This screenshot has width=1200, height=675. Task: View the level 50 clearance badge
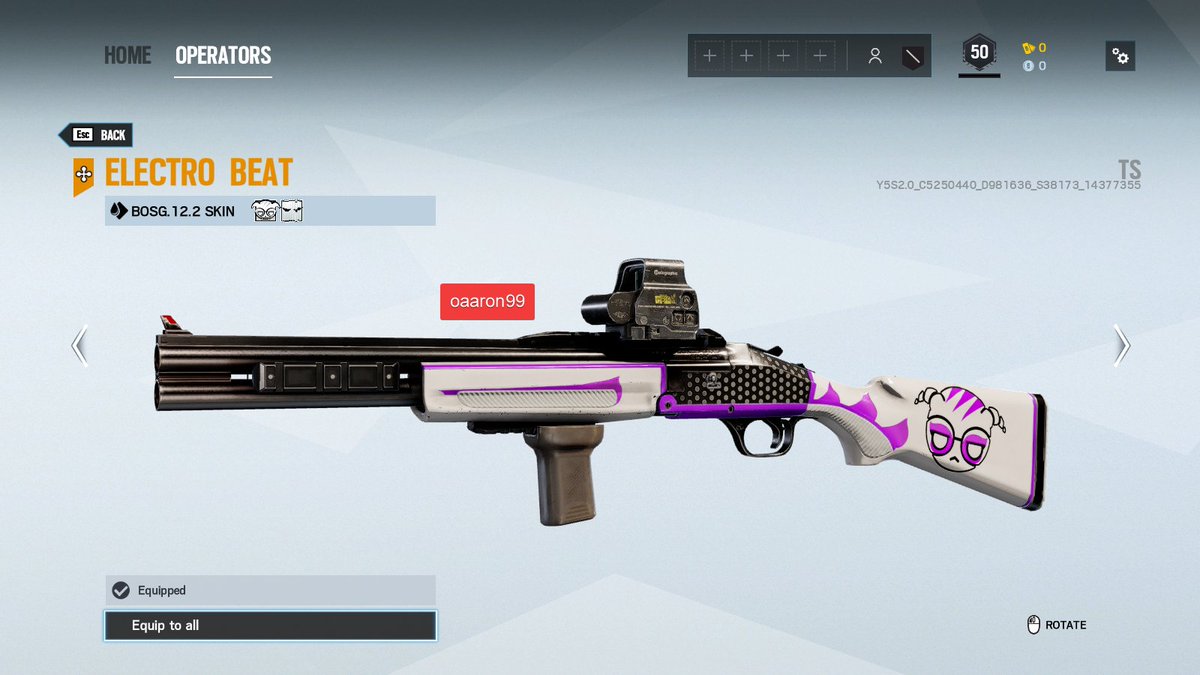979,54
